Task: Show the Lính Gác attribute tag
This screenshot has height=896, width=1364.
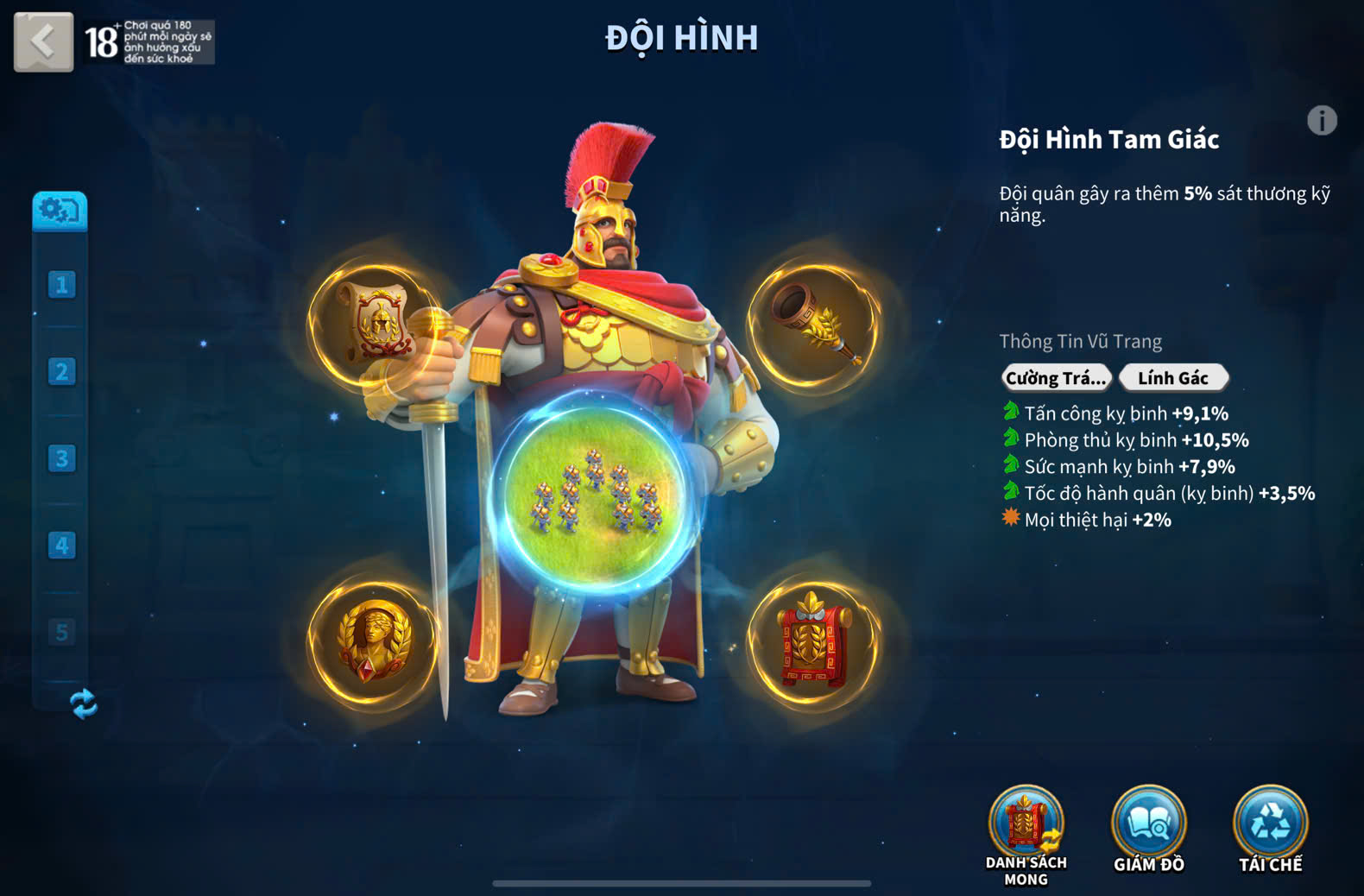Action: 1172,378
